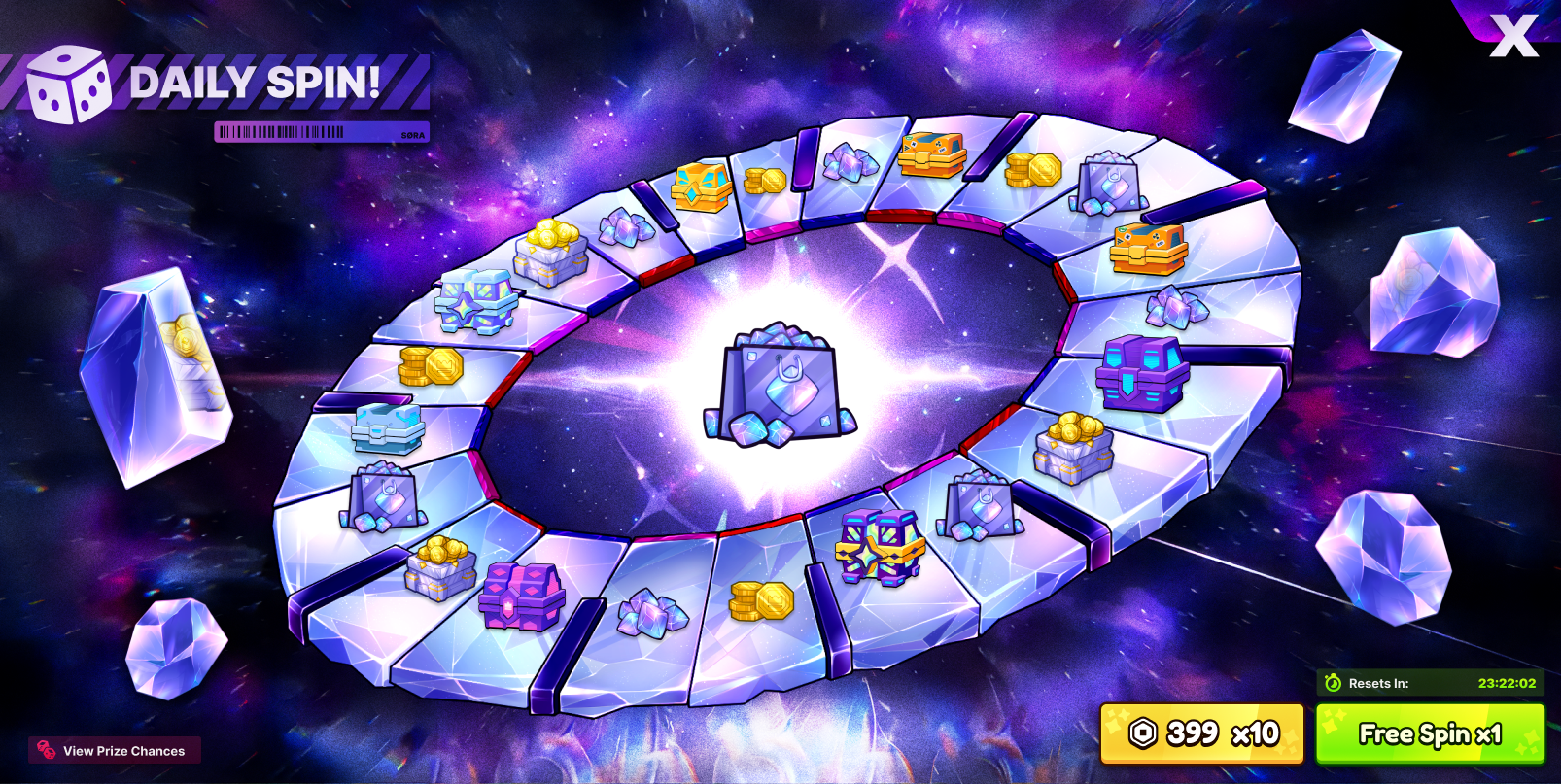Open View Prize Chances

click(x=114, y=750)
